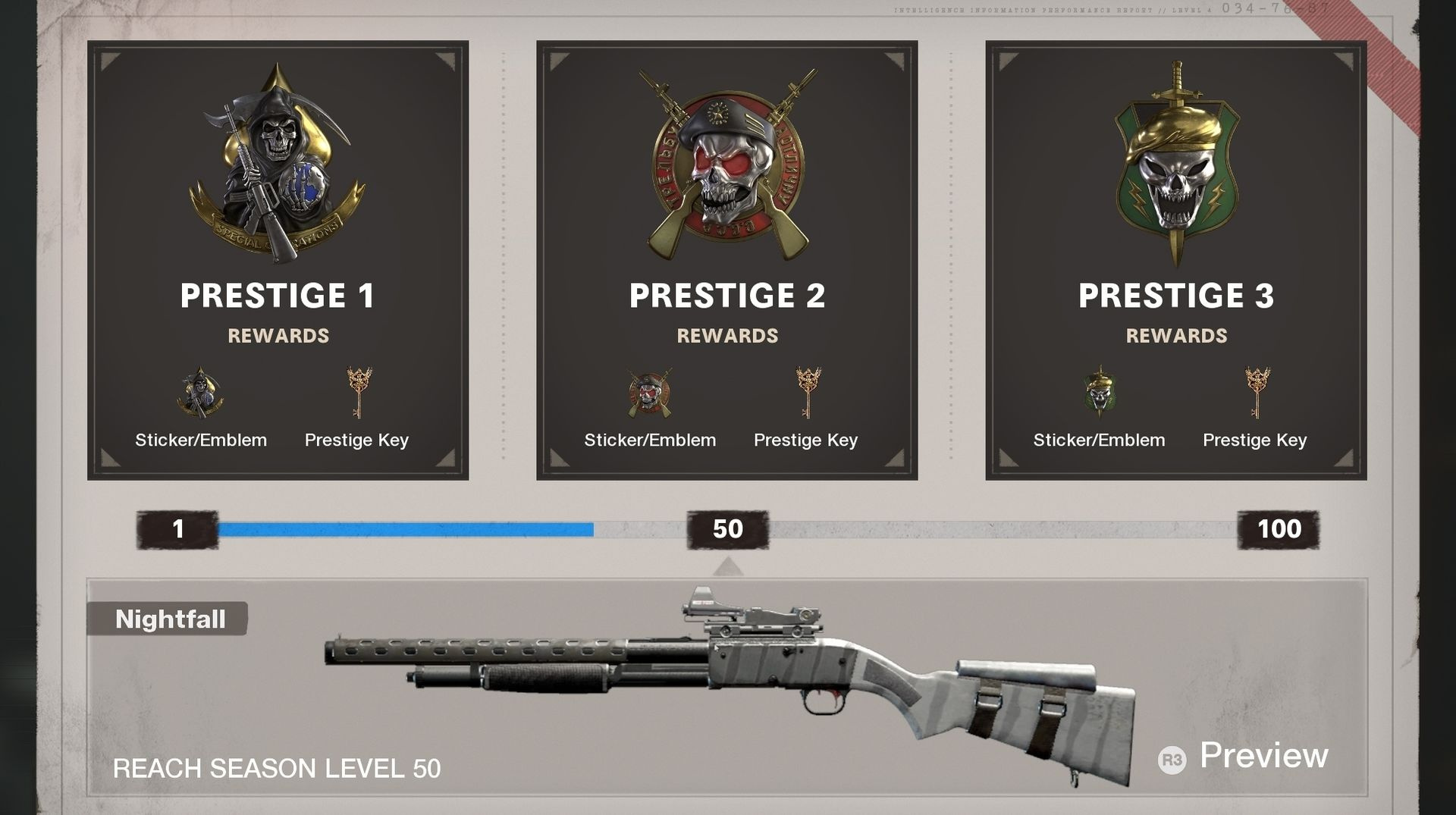Jump to season level 1 marker

pyautogui.click(x=177, y=529)
